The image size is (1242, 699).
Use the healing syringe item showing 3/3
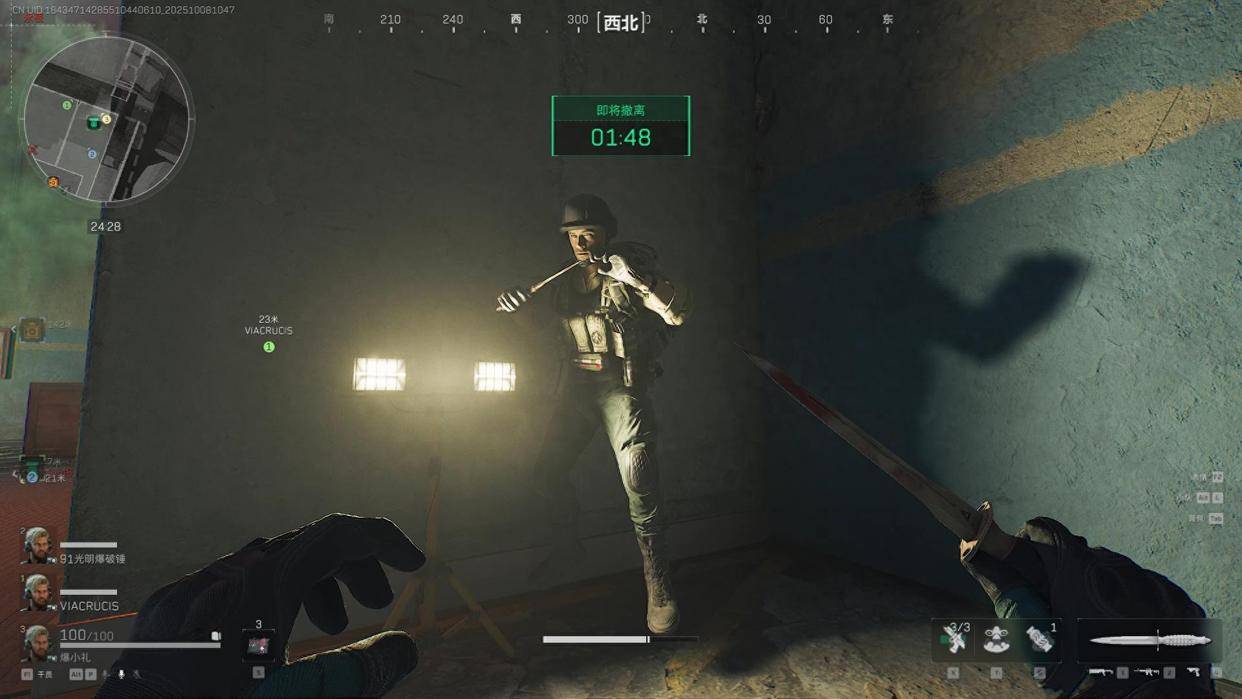click(953, 640)
